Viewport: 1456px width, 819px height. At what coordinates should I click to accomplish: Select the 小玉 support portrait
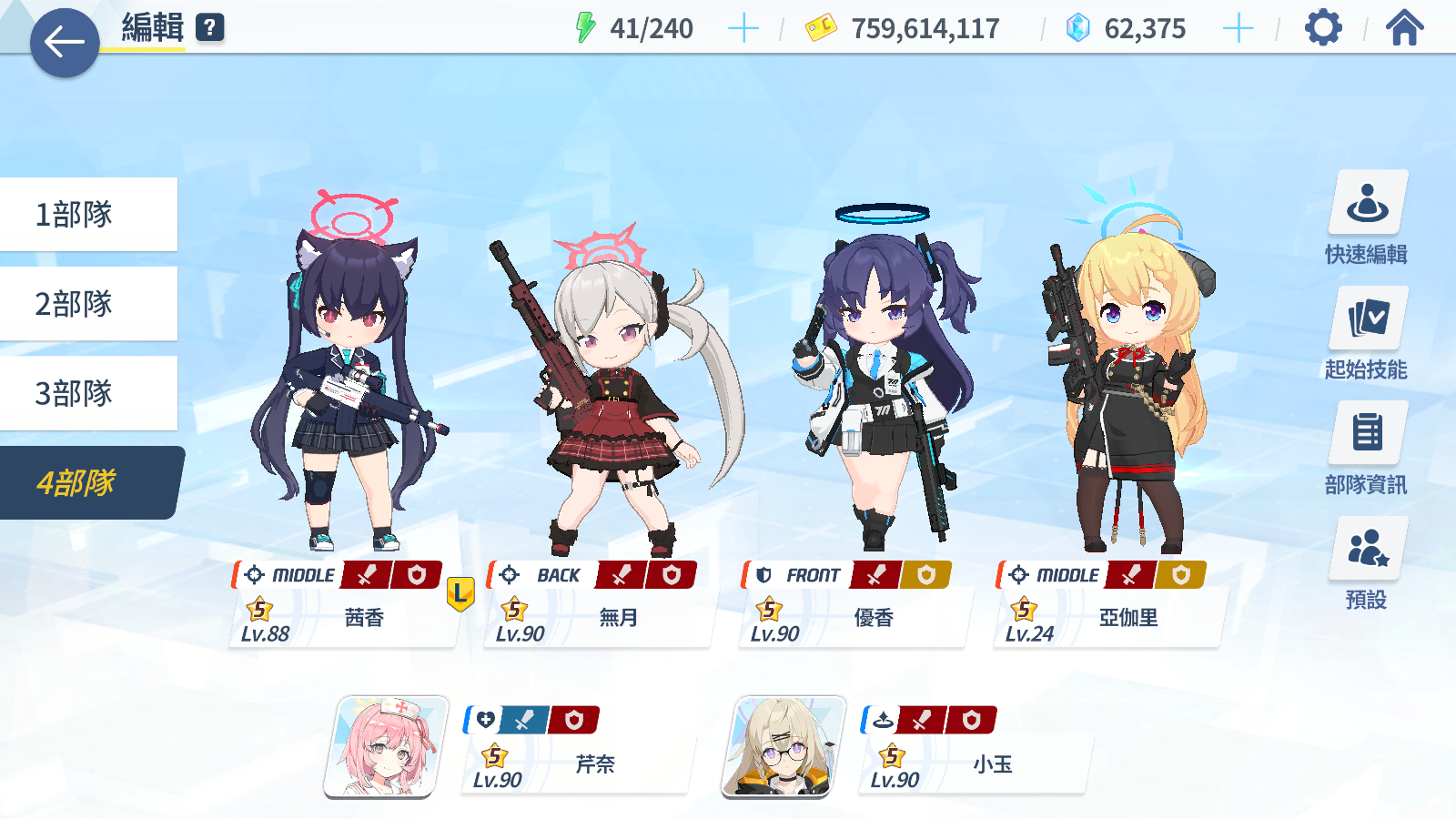[784, 747]
